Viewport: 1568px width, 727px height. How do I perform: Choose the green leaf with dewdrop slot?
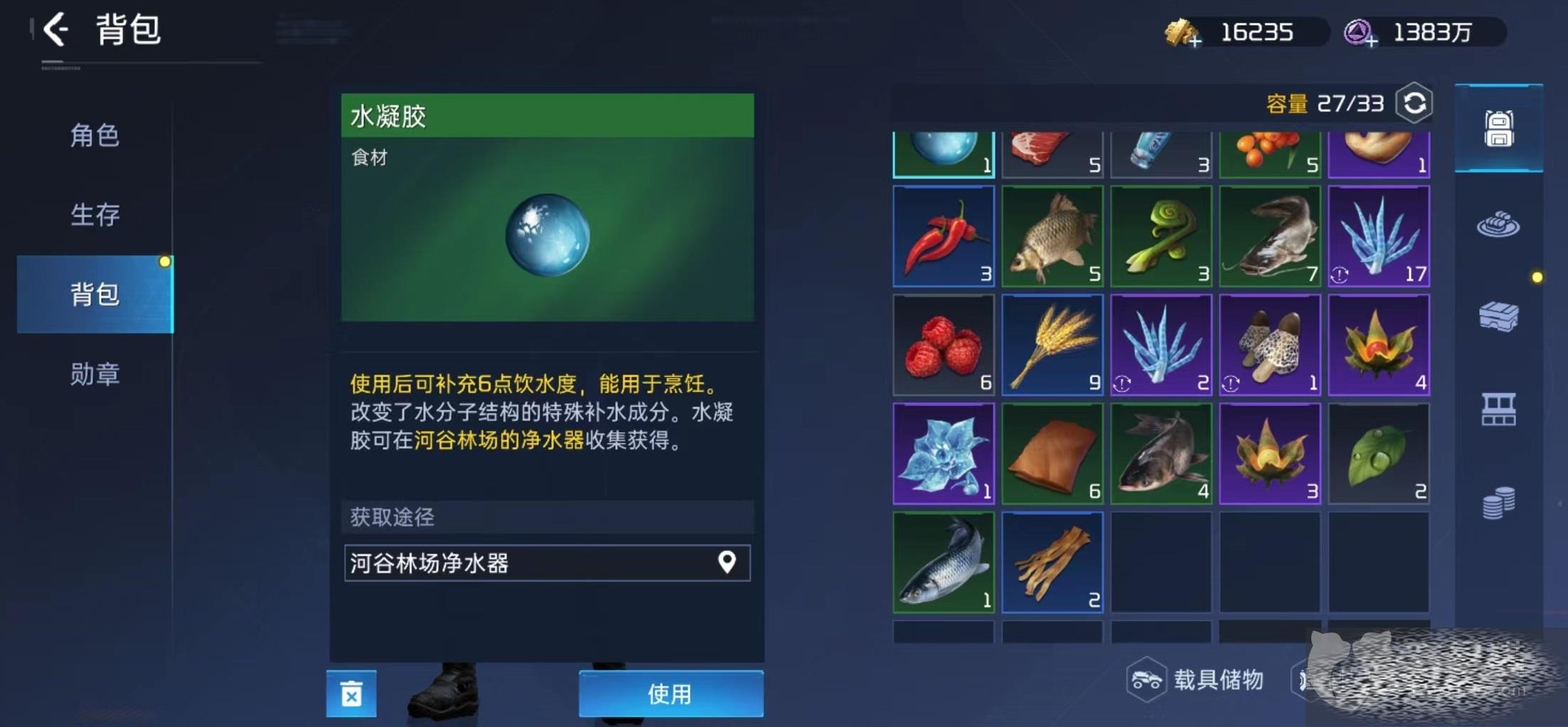[1378, 454]
